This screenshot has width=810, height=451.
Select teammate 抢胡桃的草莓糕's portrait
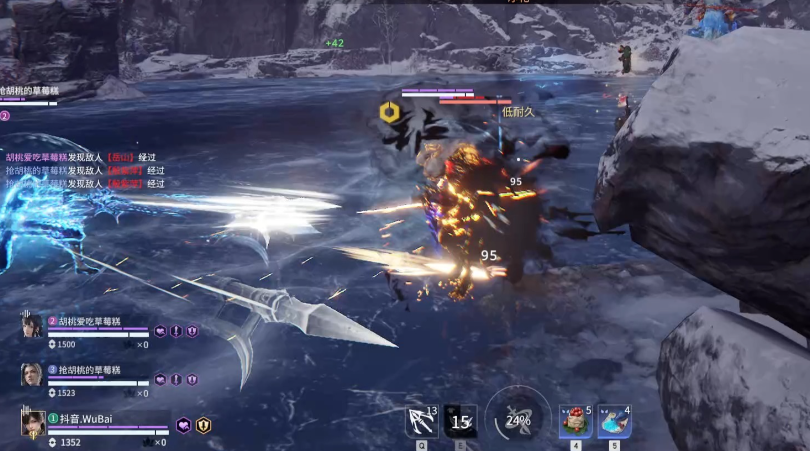32,375
